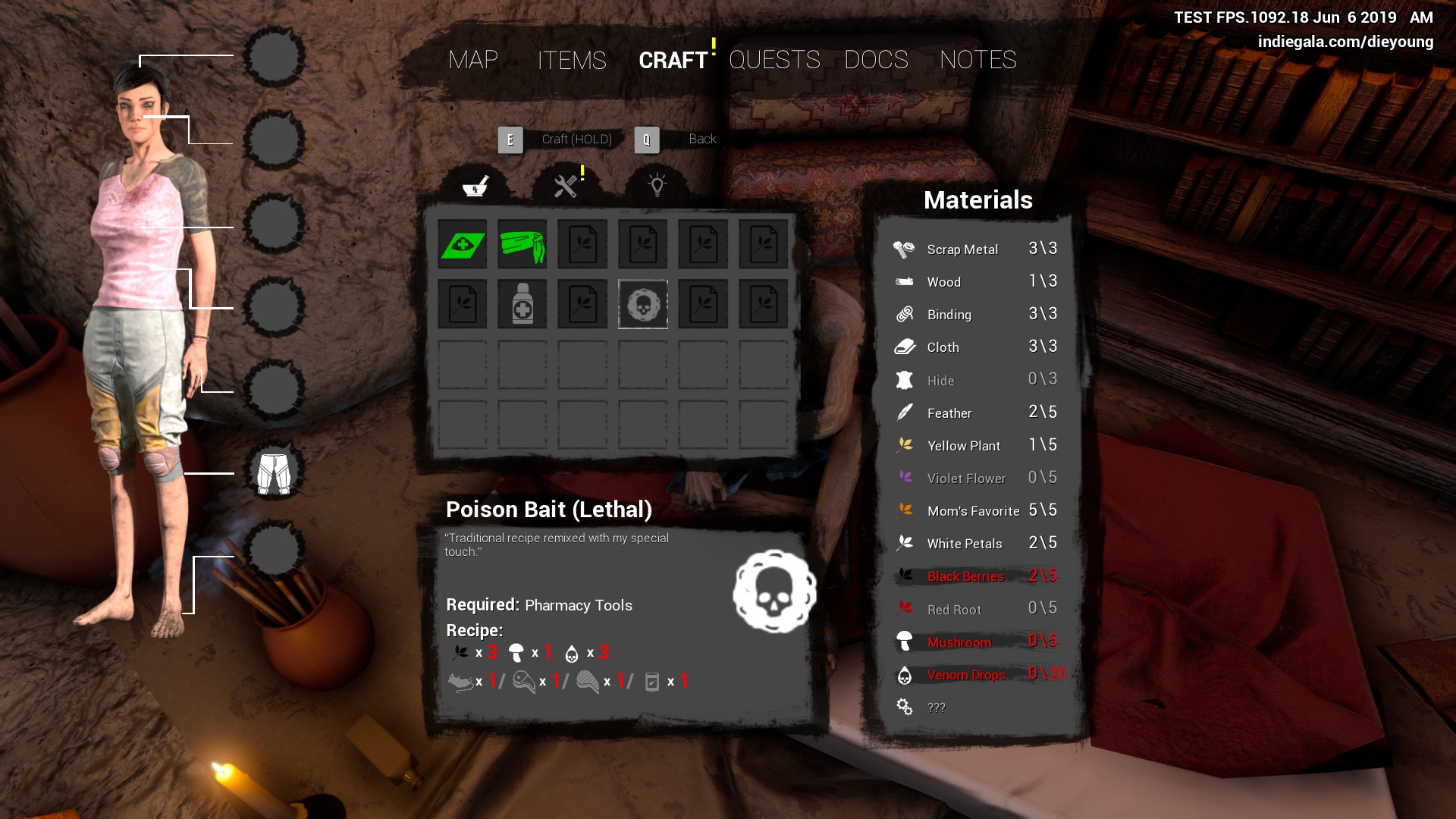Show the QUESTS tab
This screenshot has width=1456, height=819.
pos(774,60)
